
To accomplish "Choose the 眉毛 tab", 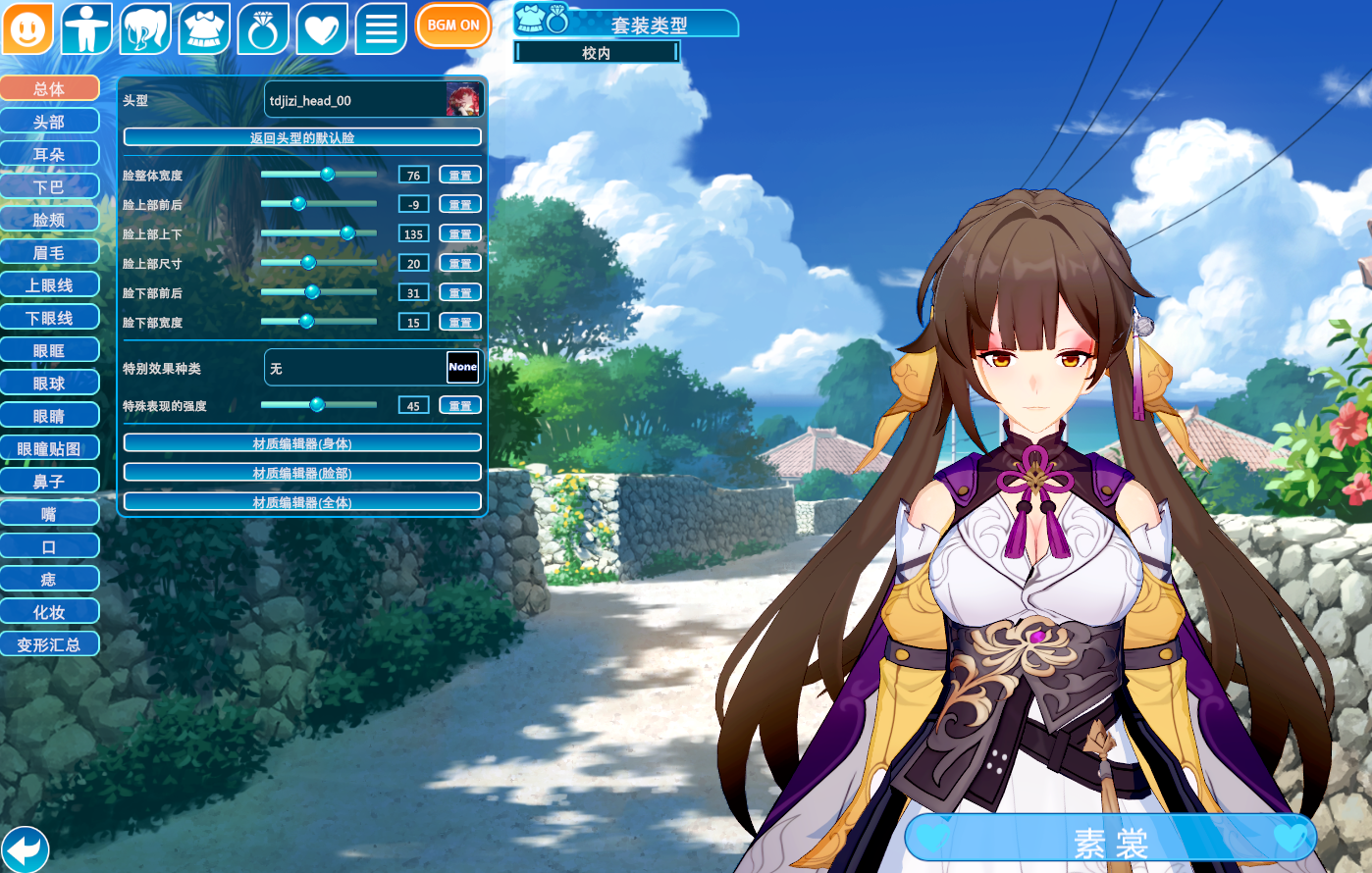I will [49, 252].
